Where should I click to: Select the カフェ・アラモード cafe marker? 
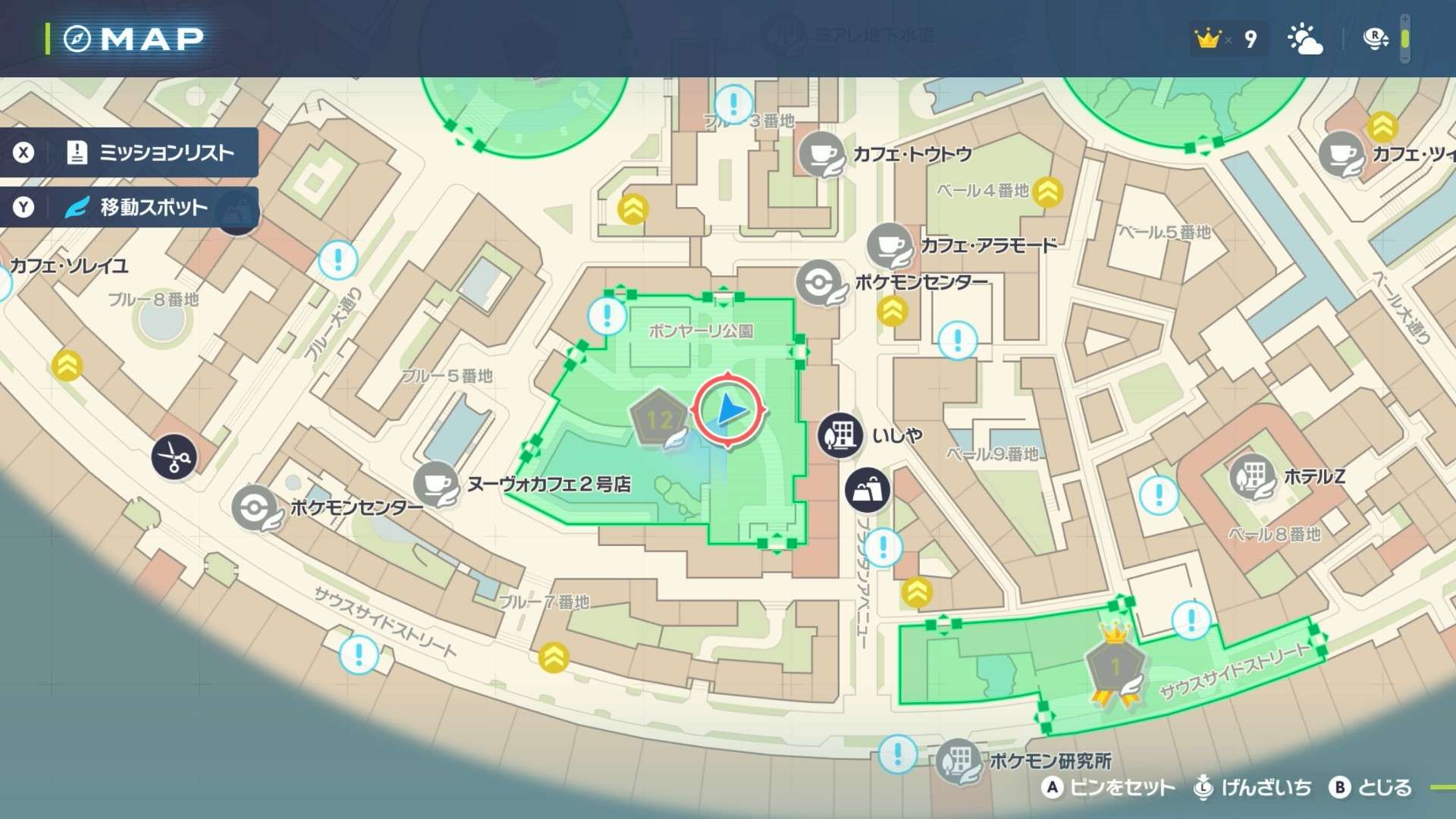click(x=889, y=245)
